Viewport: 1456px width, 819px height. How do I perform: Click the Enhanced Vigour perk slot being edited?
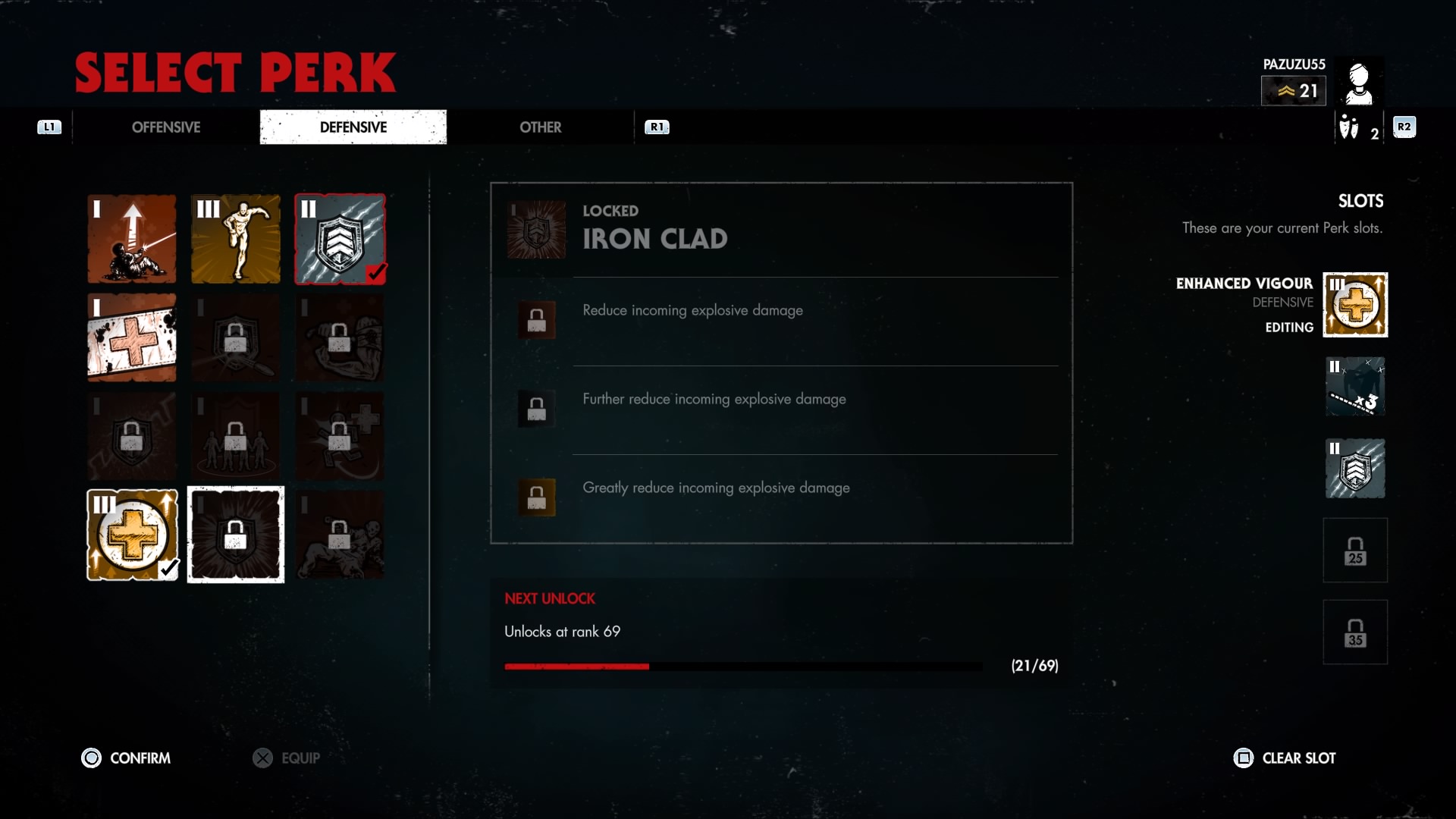point(1355,305)
